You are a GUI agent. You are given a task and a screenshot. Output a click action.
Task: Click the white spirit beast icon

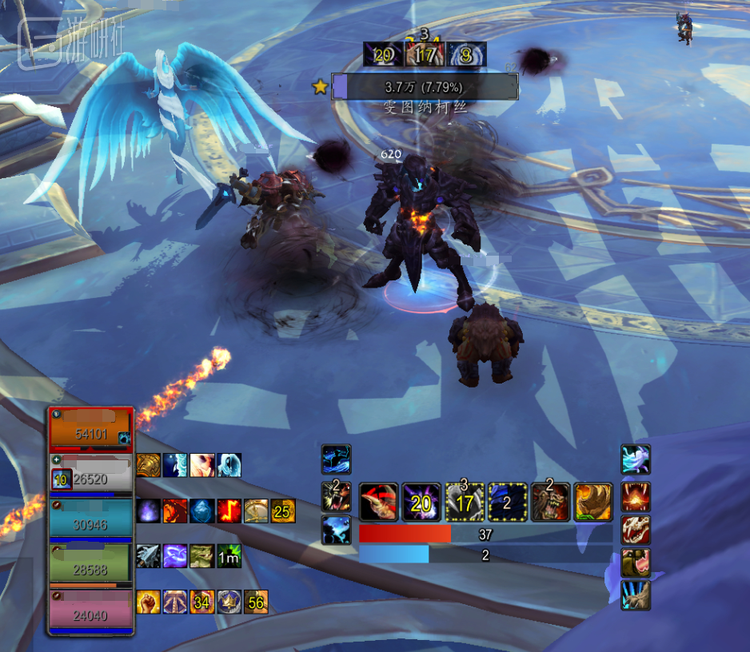[x=635, y=460]
